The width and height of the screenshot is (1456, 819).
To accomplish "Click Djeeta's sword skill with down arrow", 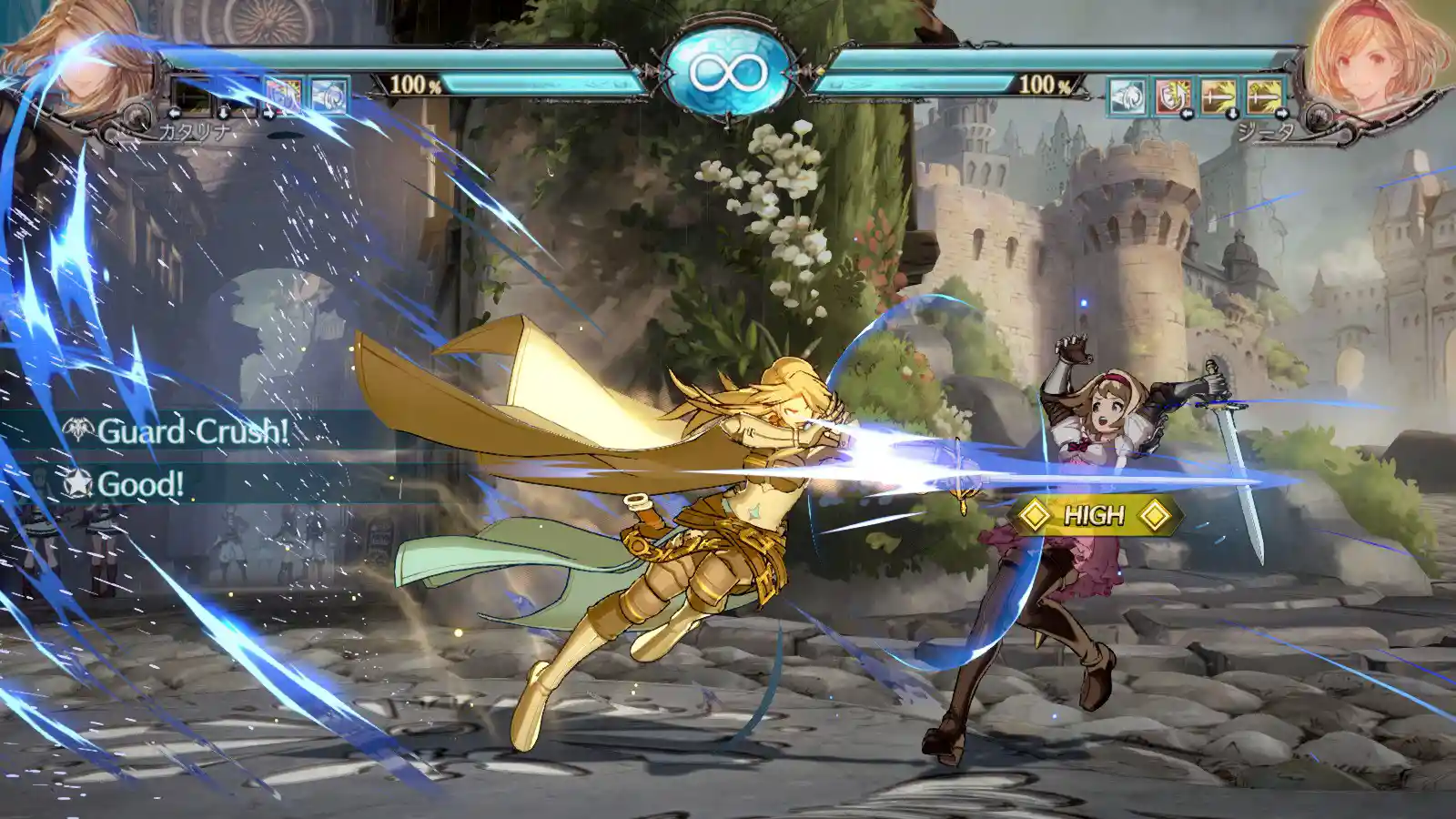I will coord(1218,96).
